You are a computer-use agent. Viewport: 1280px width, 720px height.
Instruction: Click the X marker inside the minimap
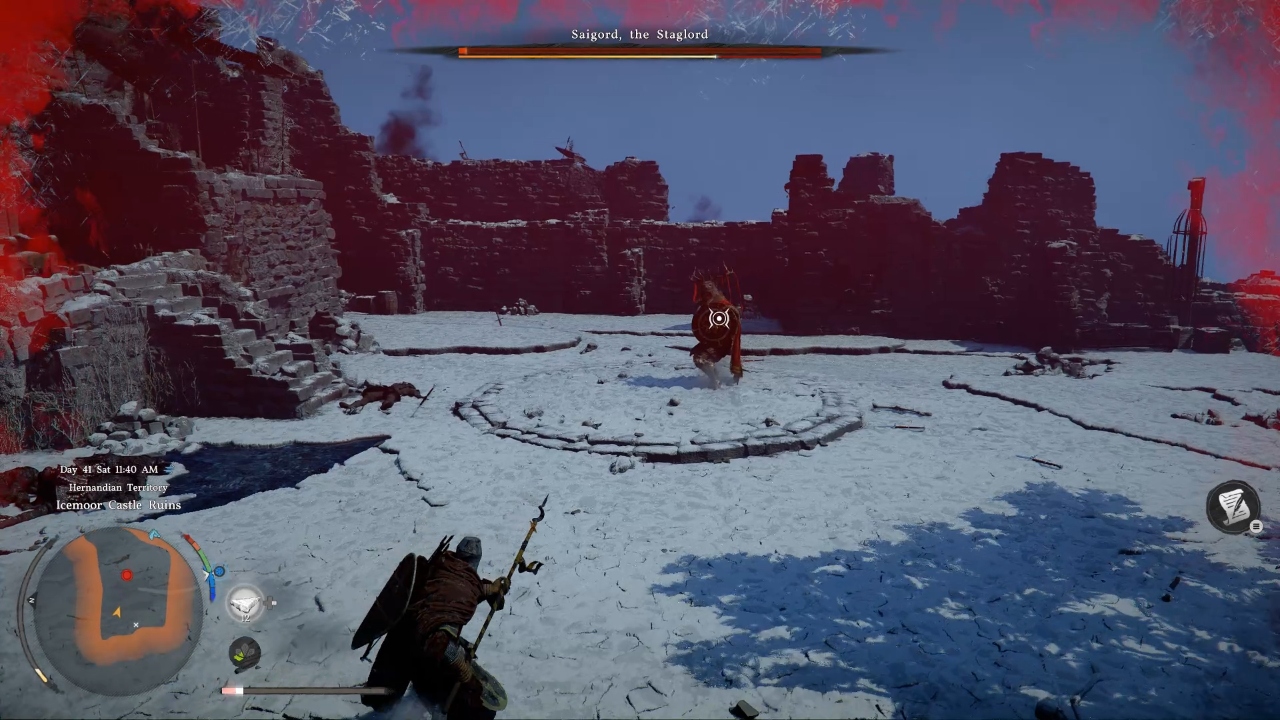pyautogui.click(x=136, y=625)
